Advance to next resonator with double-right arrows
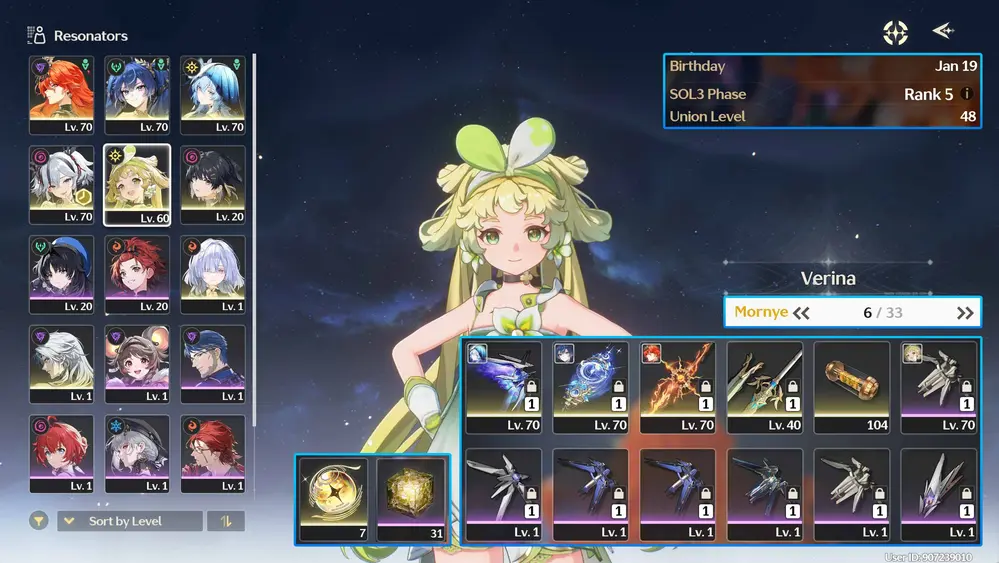Image resolution: width=999 pixels, height=563 pixels. (964, 313)
